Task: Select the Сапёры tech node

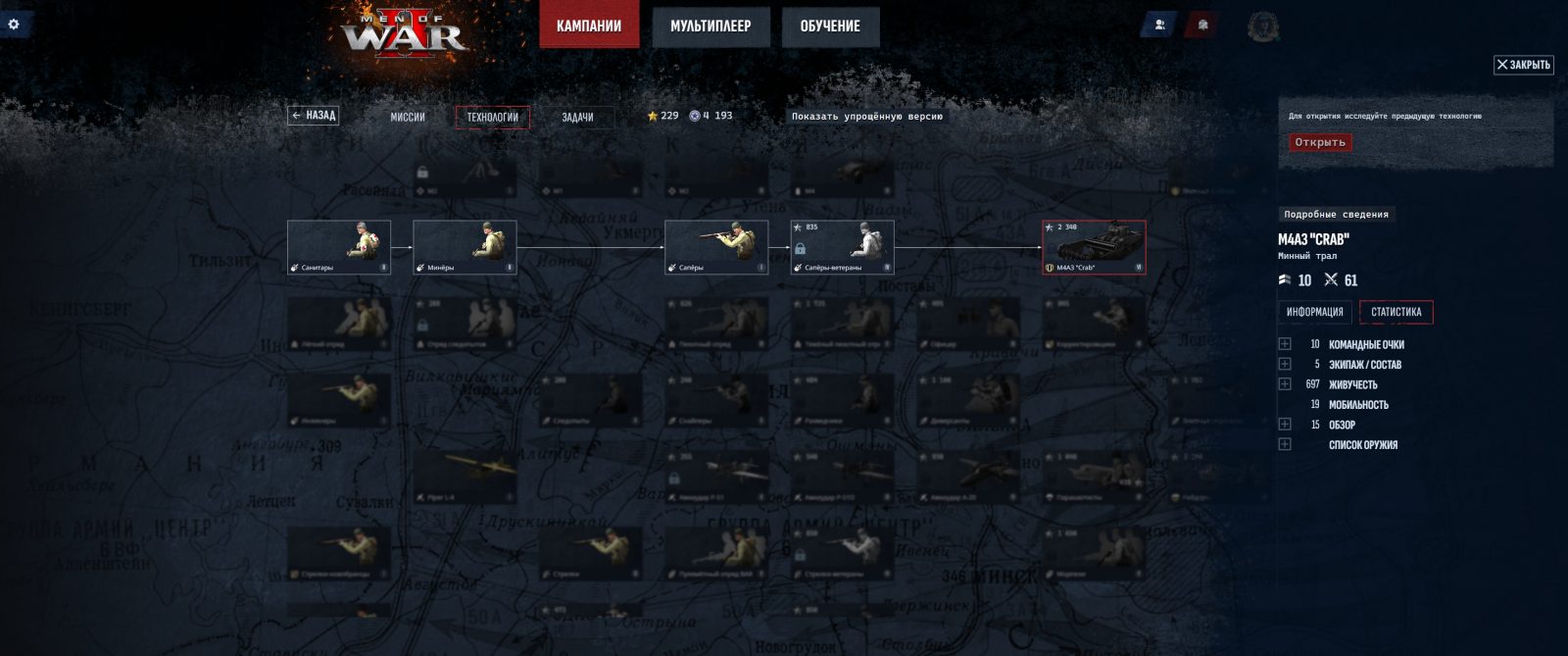Action: tap(716, 246)
